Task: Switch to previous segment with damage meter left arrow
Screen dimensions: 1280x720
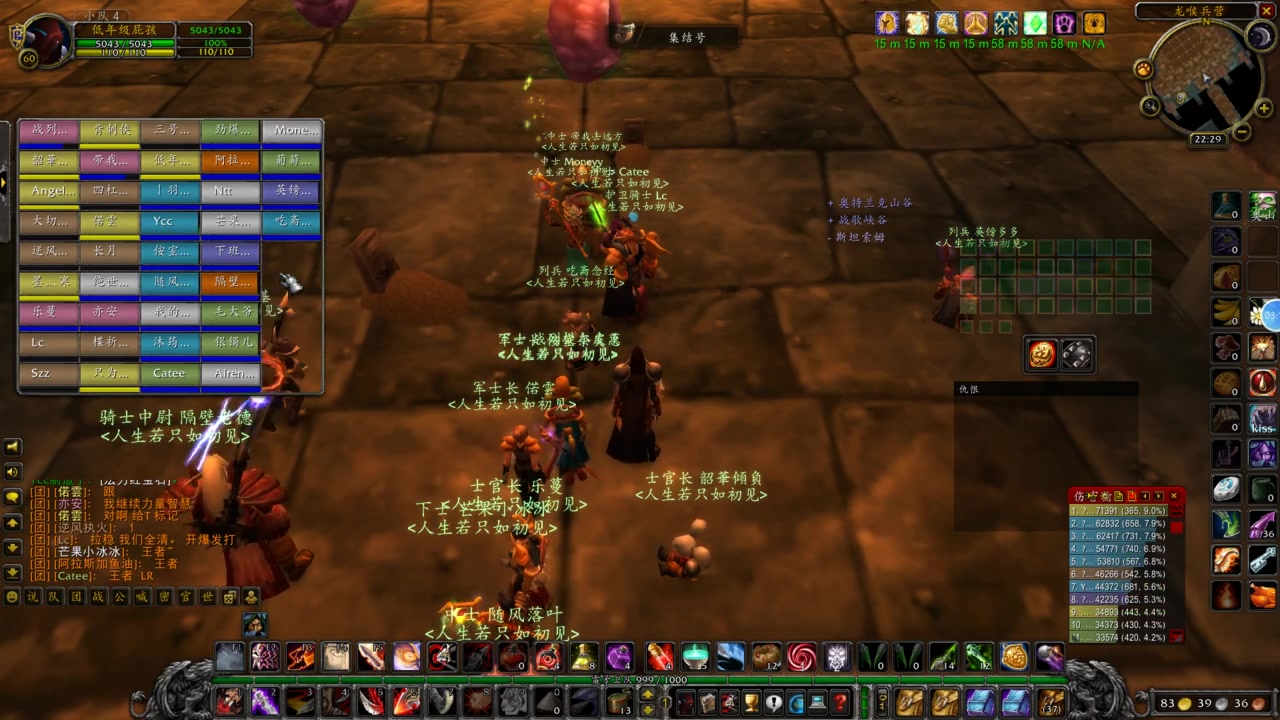Action: coord(1145,496)
